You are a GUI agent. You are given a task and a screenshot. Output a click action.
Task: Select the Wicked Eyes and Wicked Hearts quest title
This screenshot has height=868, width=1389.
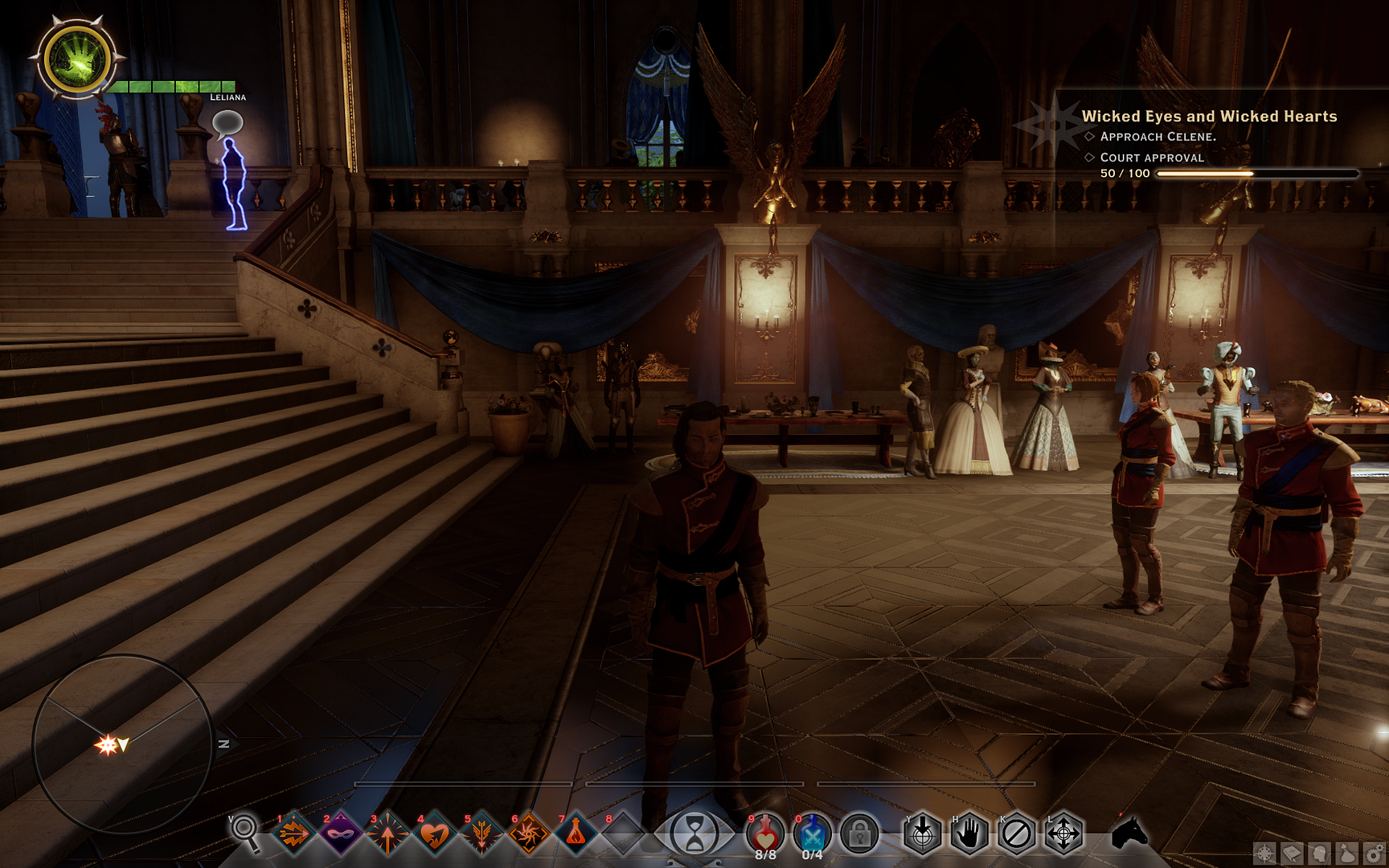pyautogui.click(x=1211, y=116)
